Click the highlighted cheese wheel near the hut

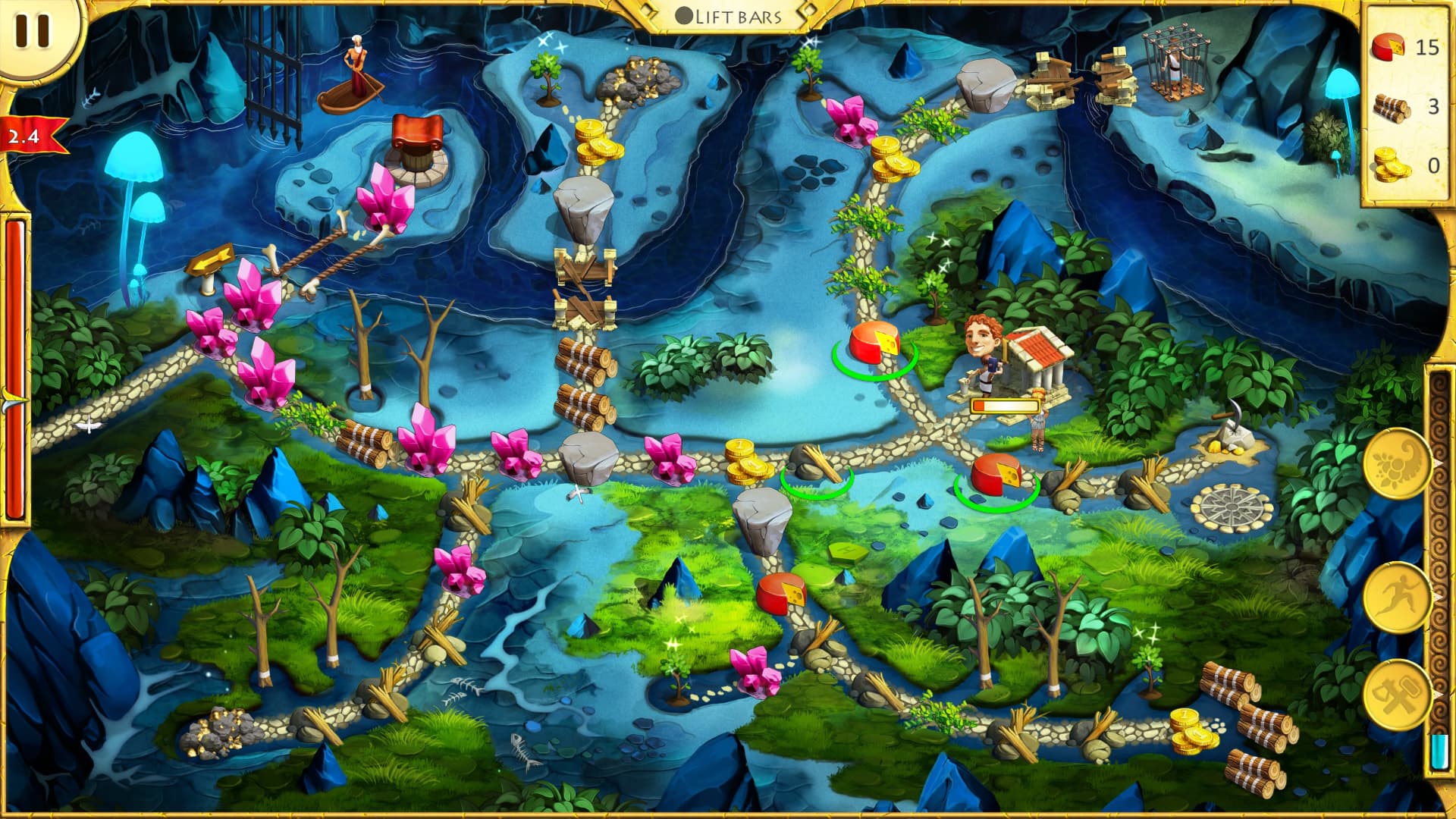coord(876,345)
